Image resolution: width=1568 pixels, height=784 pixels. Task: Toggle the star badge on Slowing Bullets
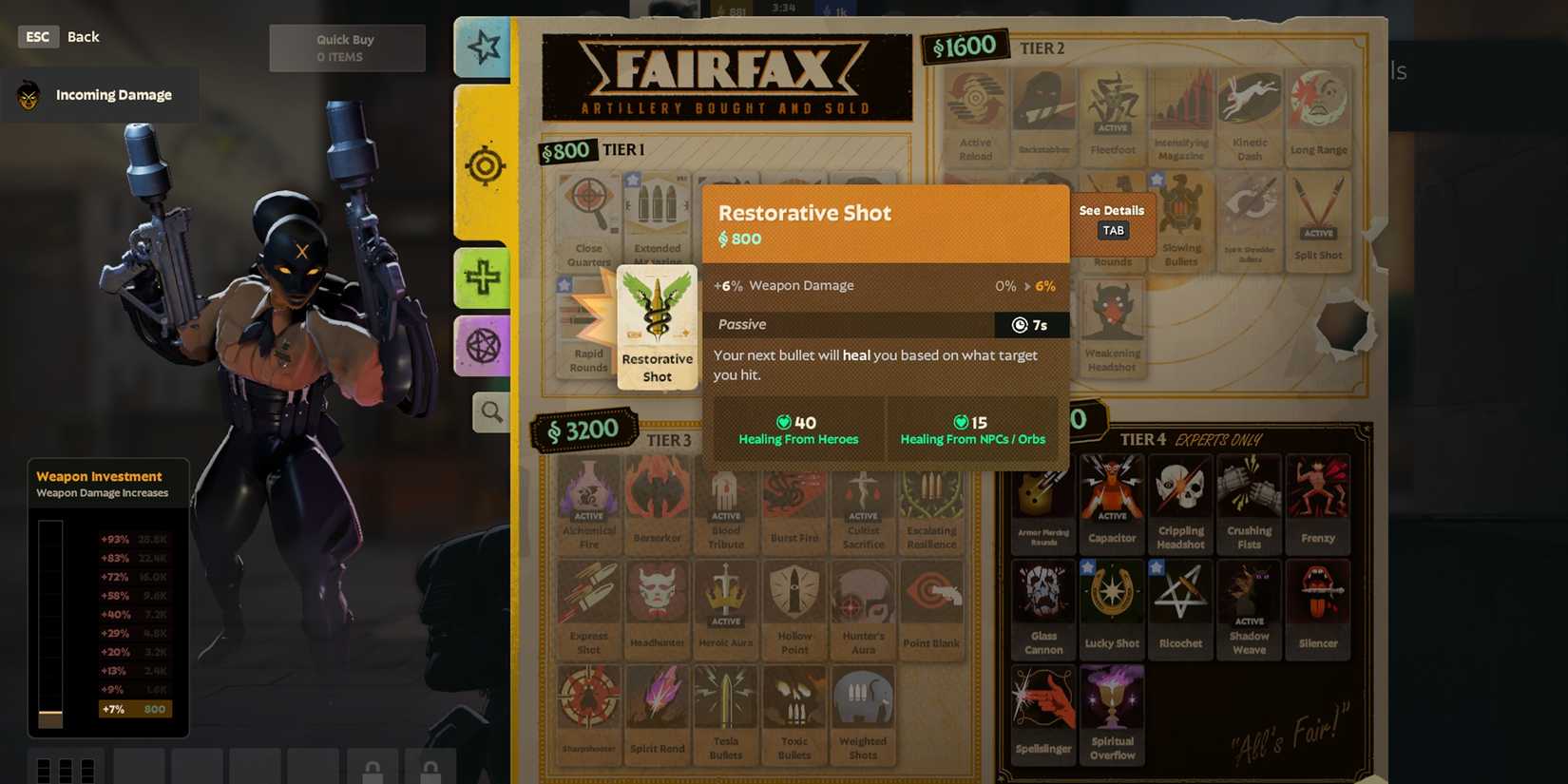[x=1157, y=181]
